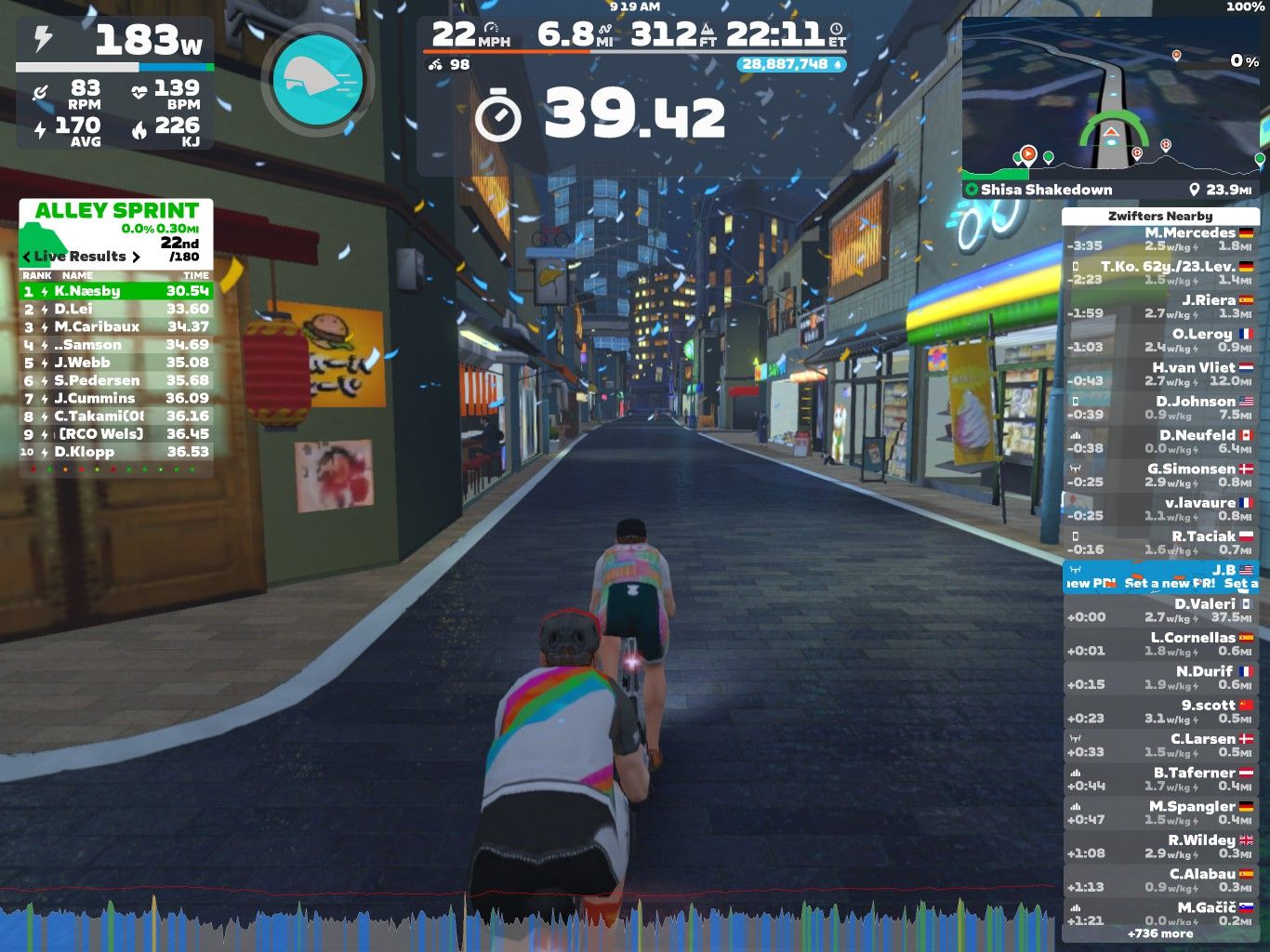
Task: Select R.Wildey's rider row
Action: point(1160,846)
